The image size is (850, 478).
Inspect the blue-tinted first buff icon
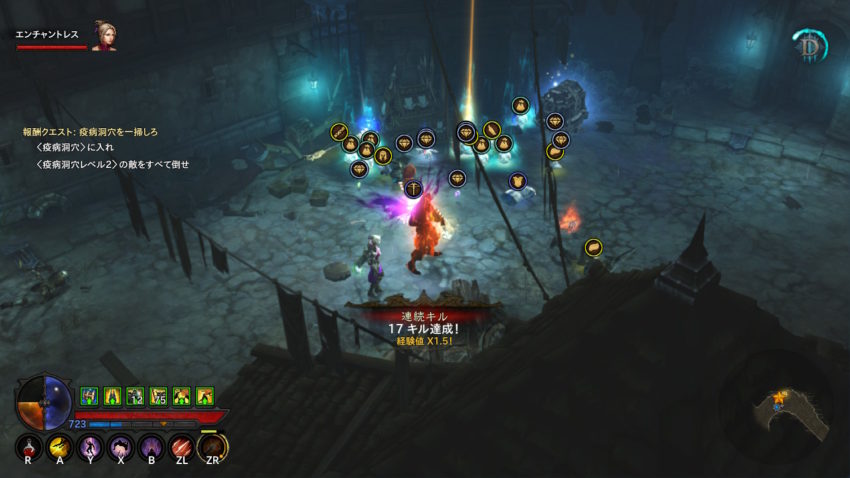coord(88,396)
